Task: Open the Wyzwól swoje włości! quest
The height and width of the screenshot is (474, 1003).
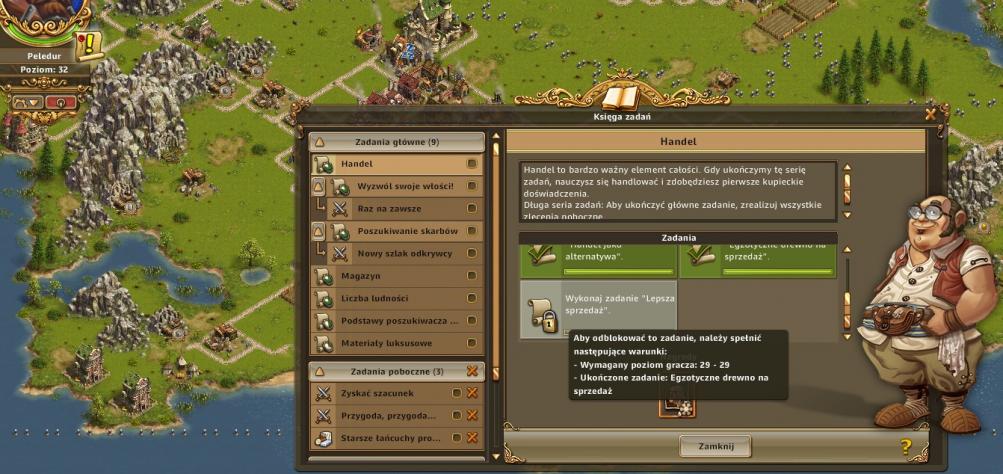Action: coord(405,186)
